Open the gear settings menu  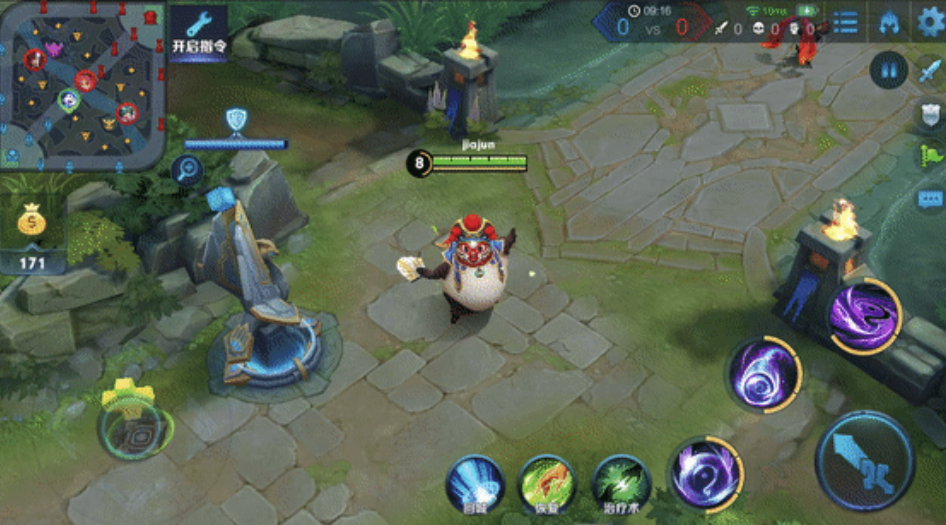pos(930,22)
